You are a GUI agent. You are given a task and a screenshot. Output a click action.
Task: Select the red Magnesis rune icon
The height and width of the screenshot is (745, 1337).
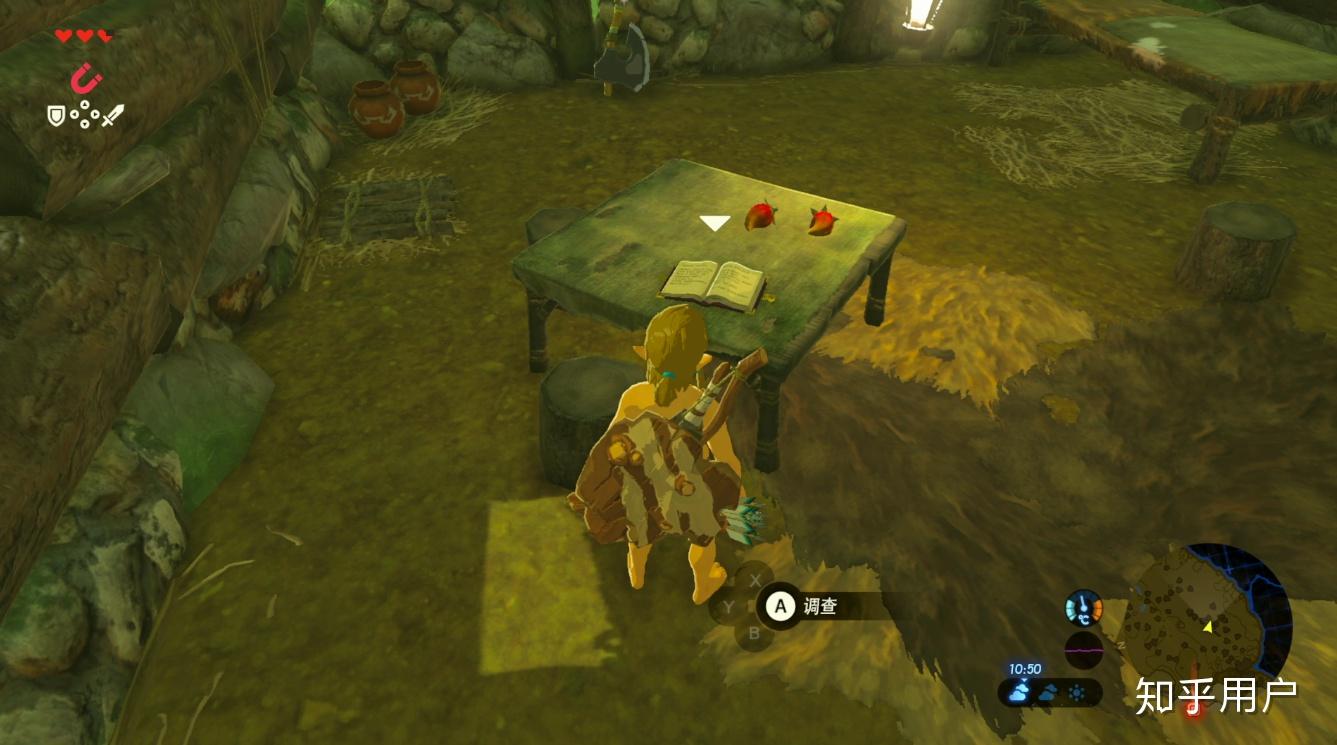point(86,77)
